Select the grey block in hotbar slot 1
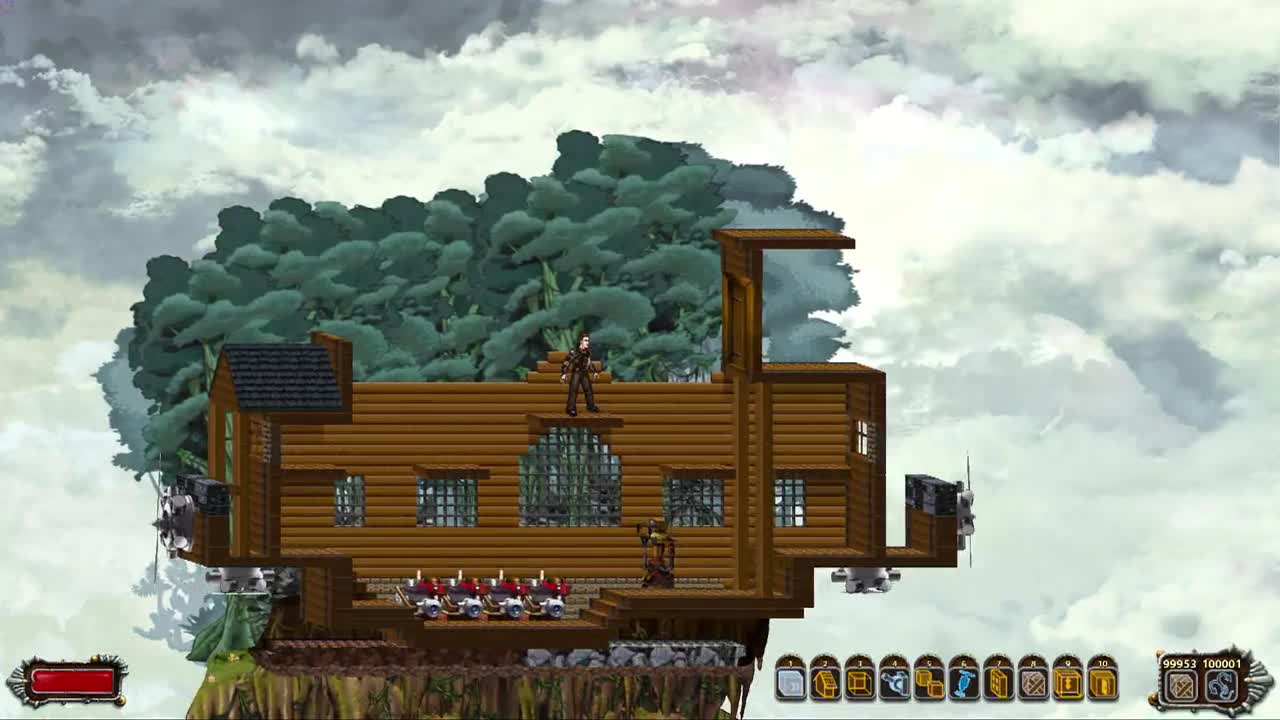Image resolution: width=1280 pixels, height=720 pixels. pos(788,685)
